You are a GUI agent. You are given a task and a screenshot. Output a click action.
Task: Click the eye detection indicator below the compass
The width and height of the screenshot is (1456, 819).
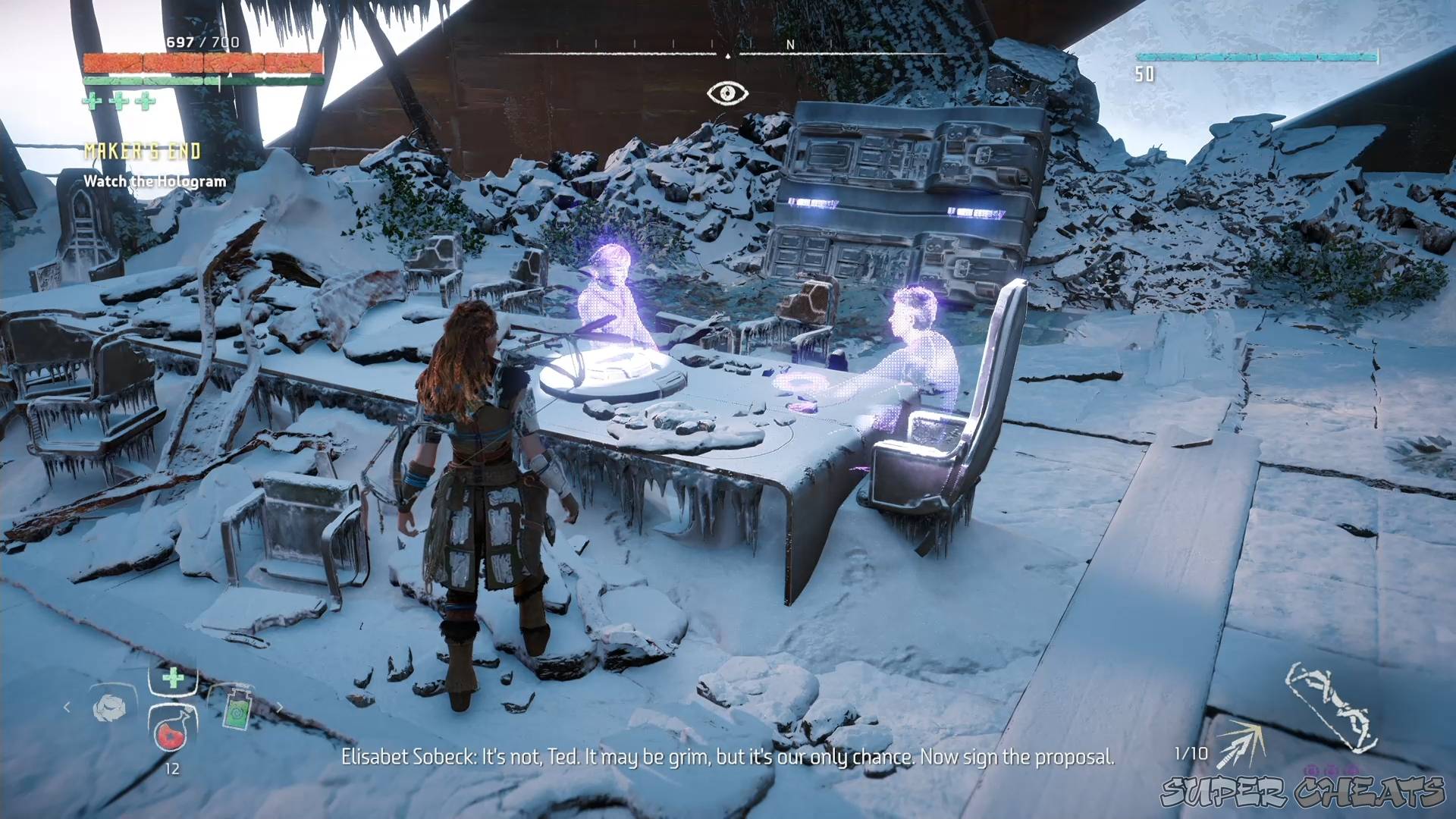point(728,93)
